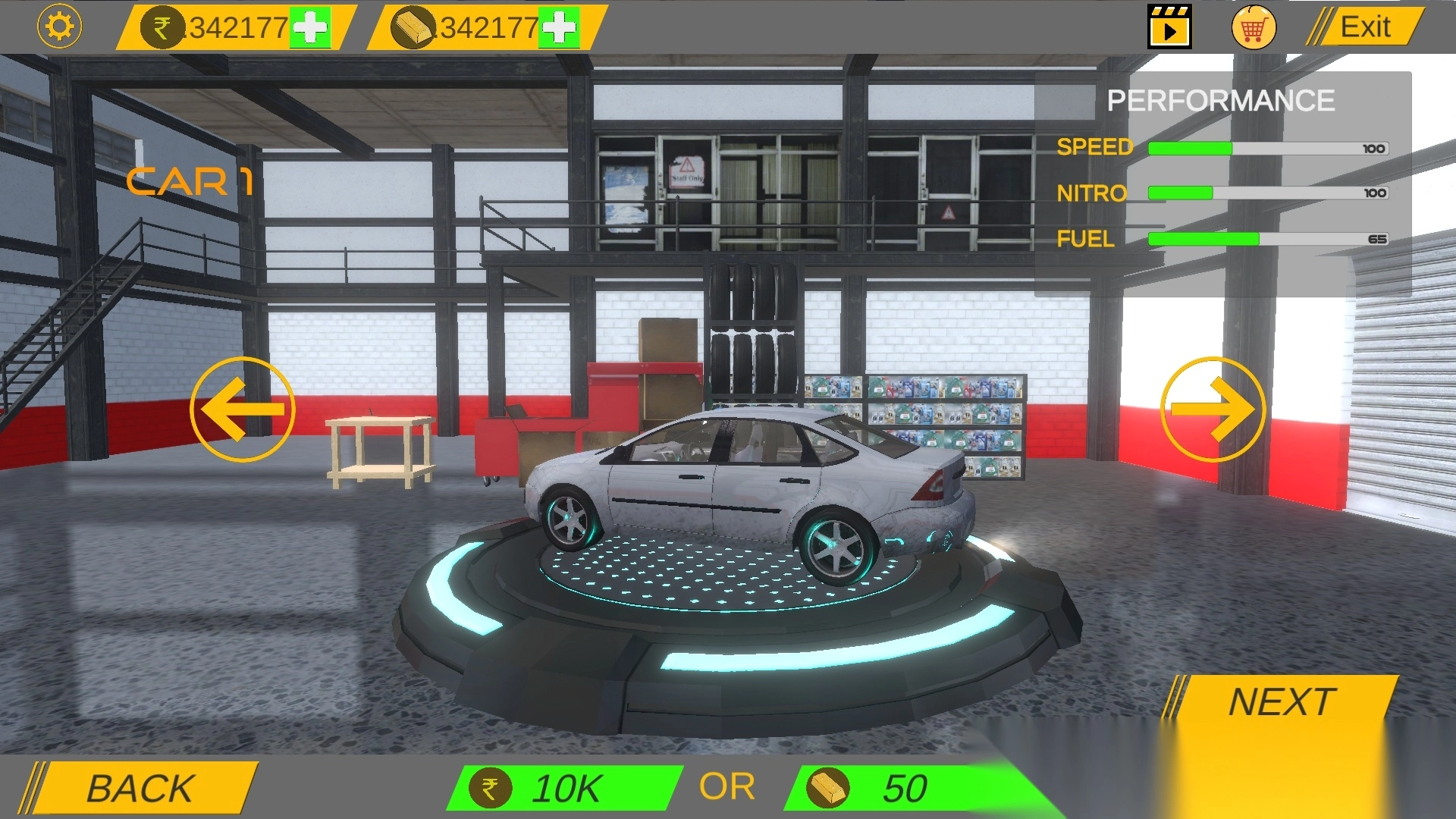Exit the garage screen
1456x819 pixels.
(1363, 27)
